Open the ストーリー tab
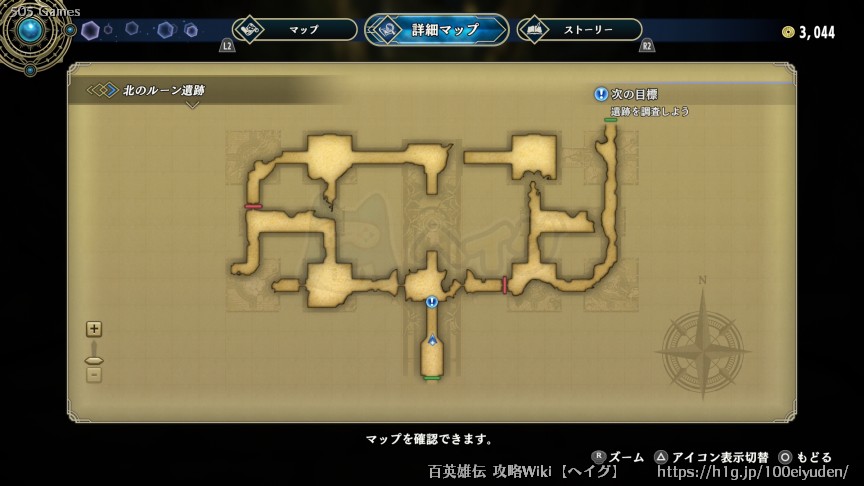The height and width of the screenshot is (486, 864). (580, 30)
